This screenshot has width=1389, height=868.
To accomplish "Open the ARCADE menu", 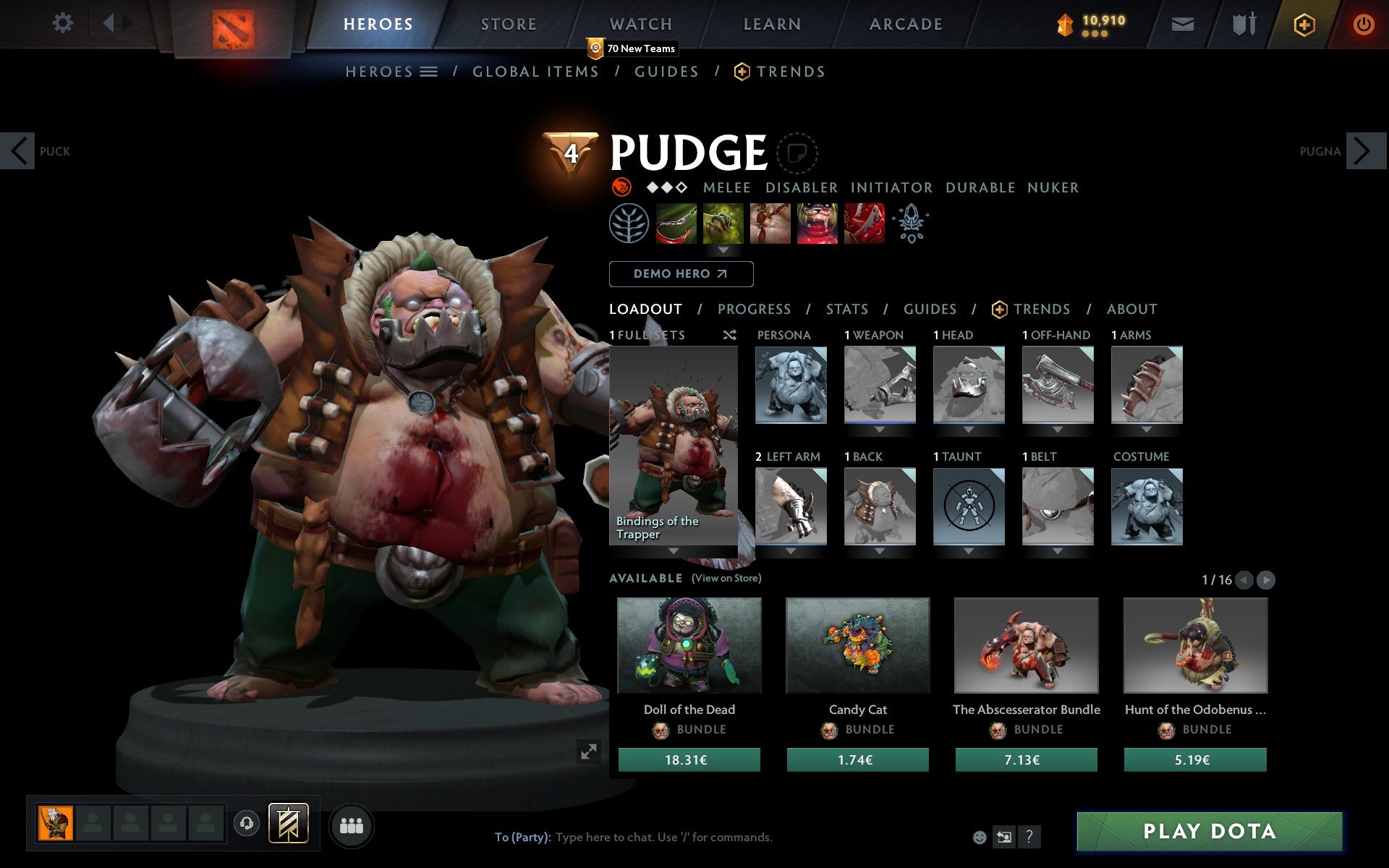I will pos(906,24).
